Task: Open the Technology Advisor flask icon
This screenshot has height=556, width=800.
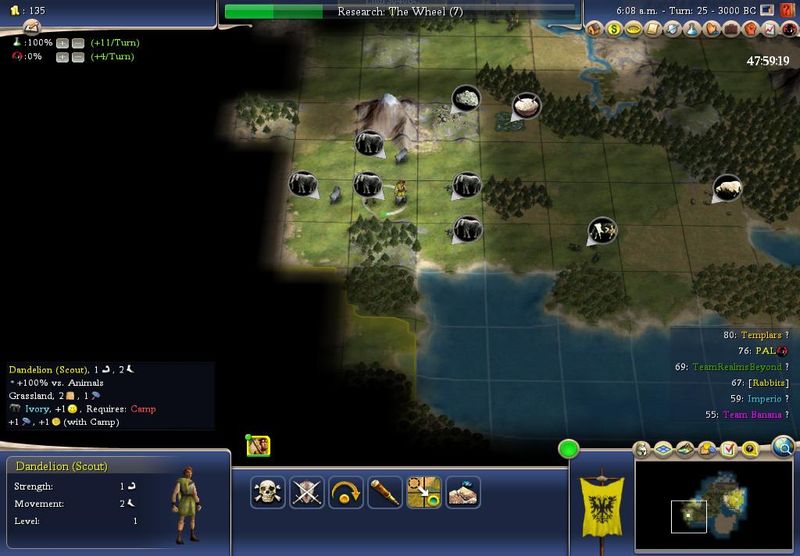Action: pos(690,29)
